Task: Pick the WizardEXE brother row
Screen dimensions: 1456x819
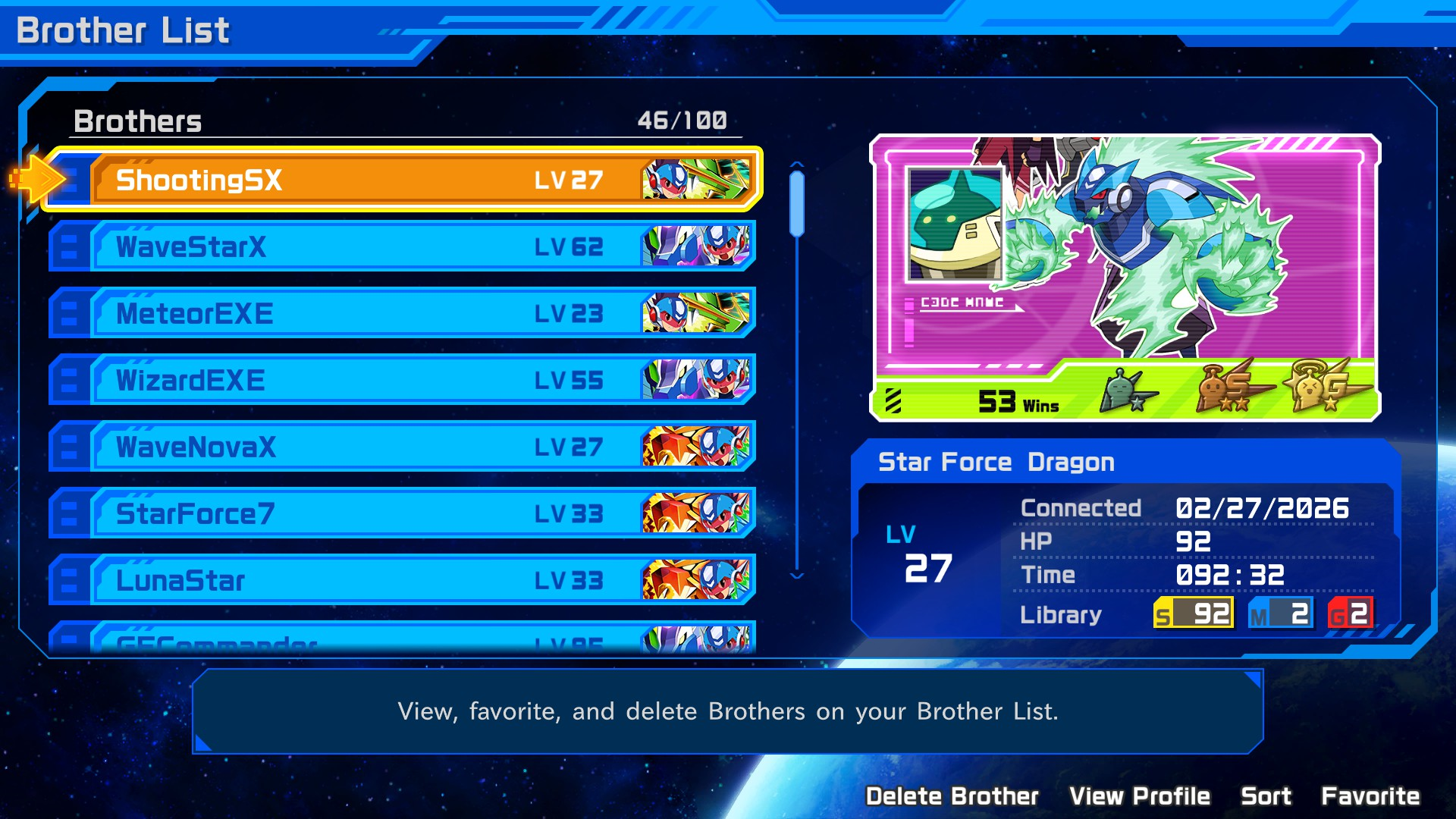Action: (x=402, y=380)
